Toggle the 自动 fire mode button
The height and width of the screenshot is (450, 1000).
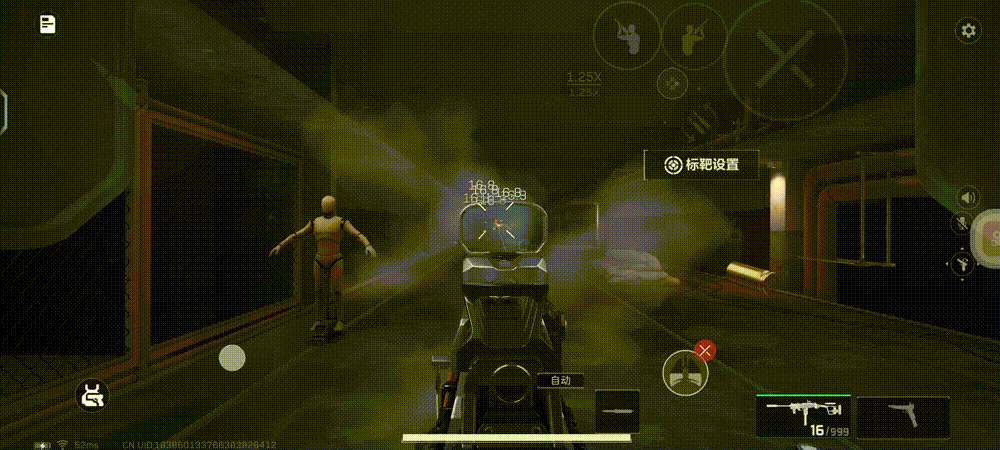[560, 380]
